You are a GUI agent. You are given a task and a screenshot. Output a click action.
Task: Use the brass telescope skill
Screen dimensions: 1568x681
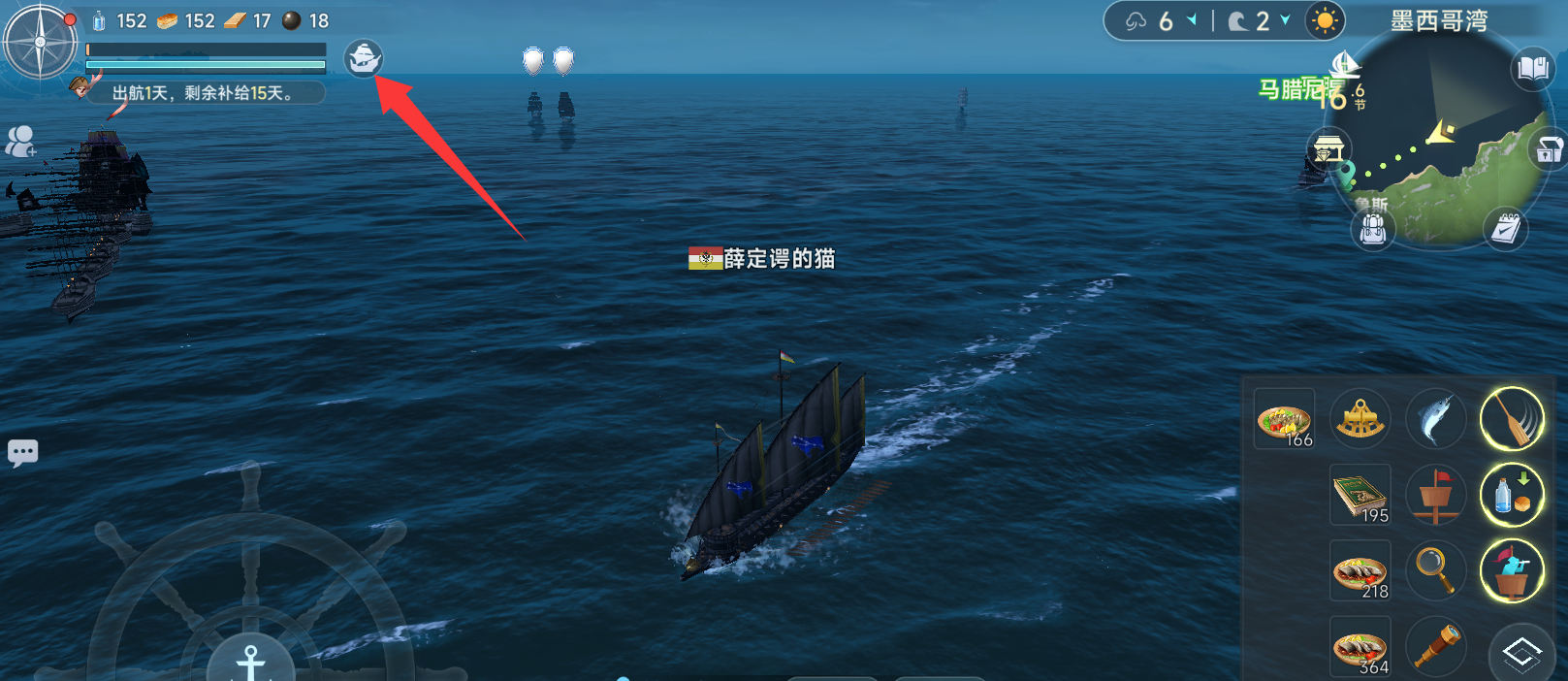coord(1435,646)
